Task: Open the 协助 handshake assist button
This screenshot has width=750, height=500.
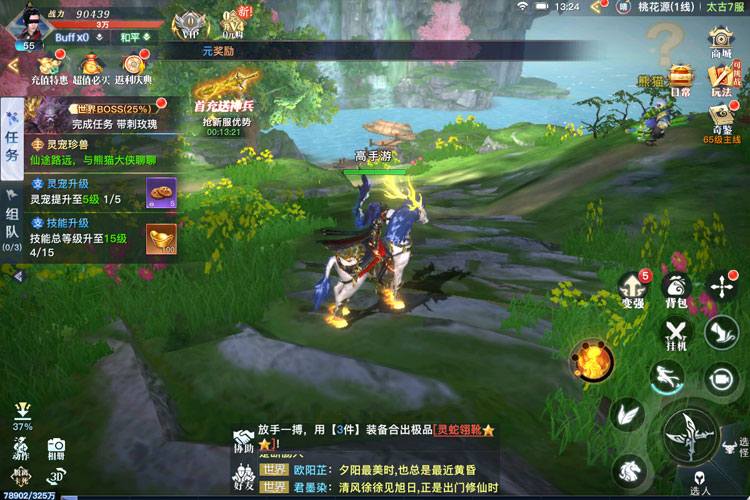Action: point(242,441)
